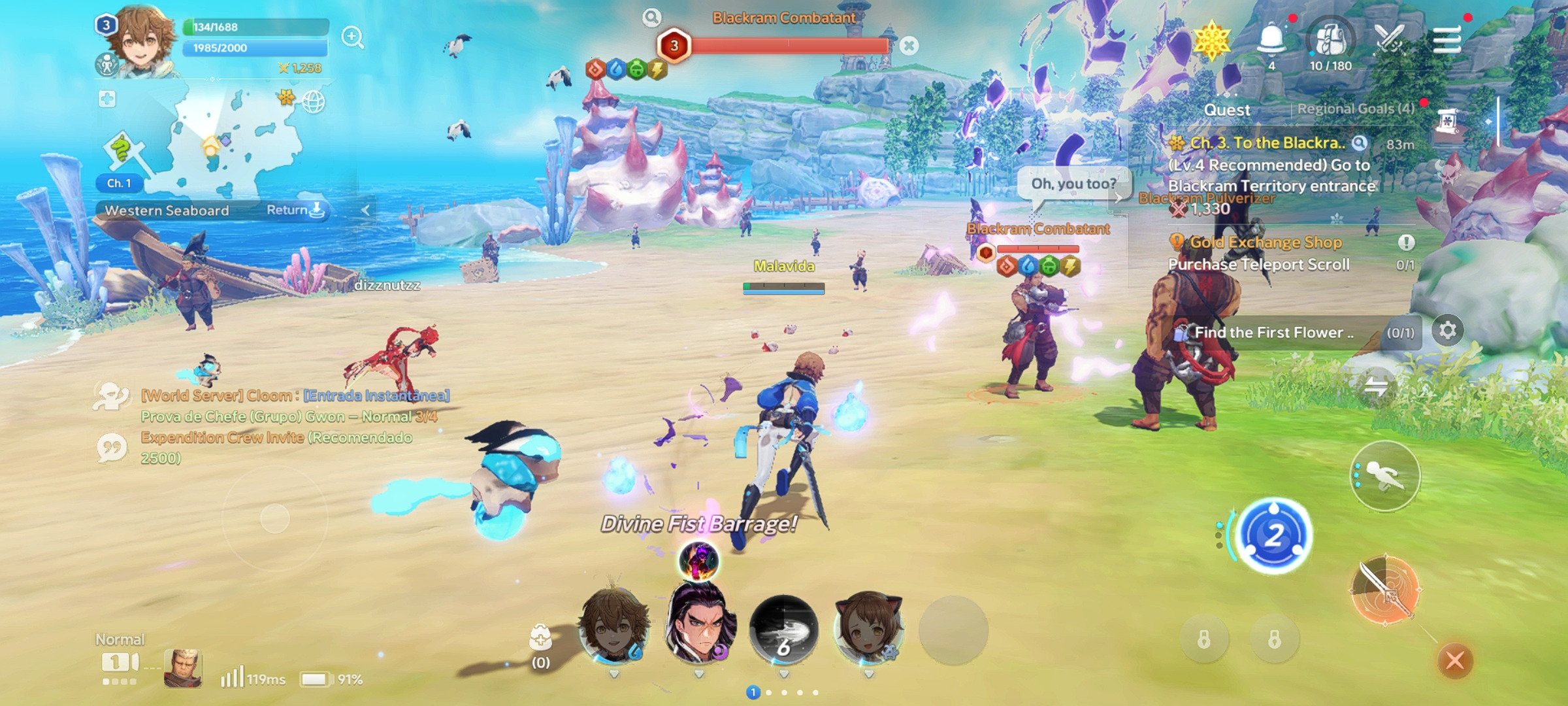Track the Ch. 3 To the Blackram quest

1267,143
